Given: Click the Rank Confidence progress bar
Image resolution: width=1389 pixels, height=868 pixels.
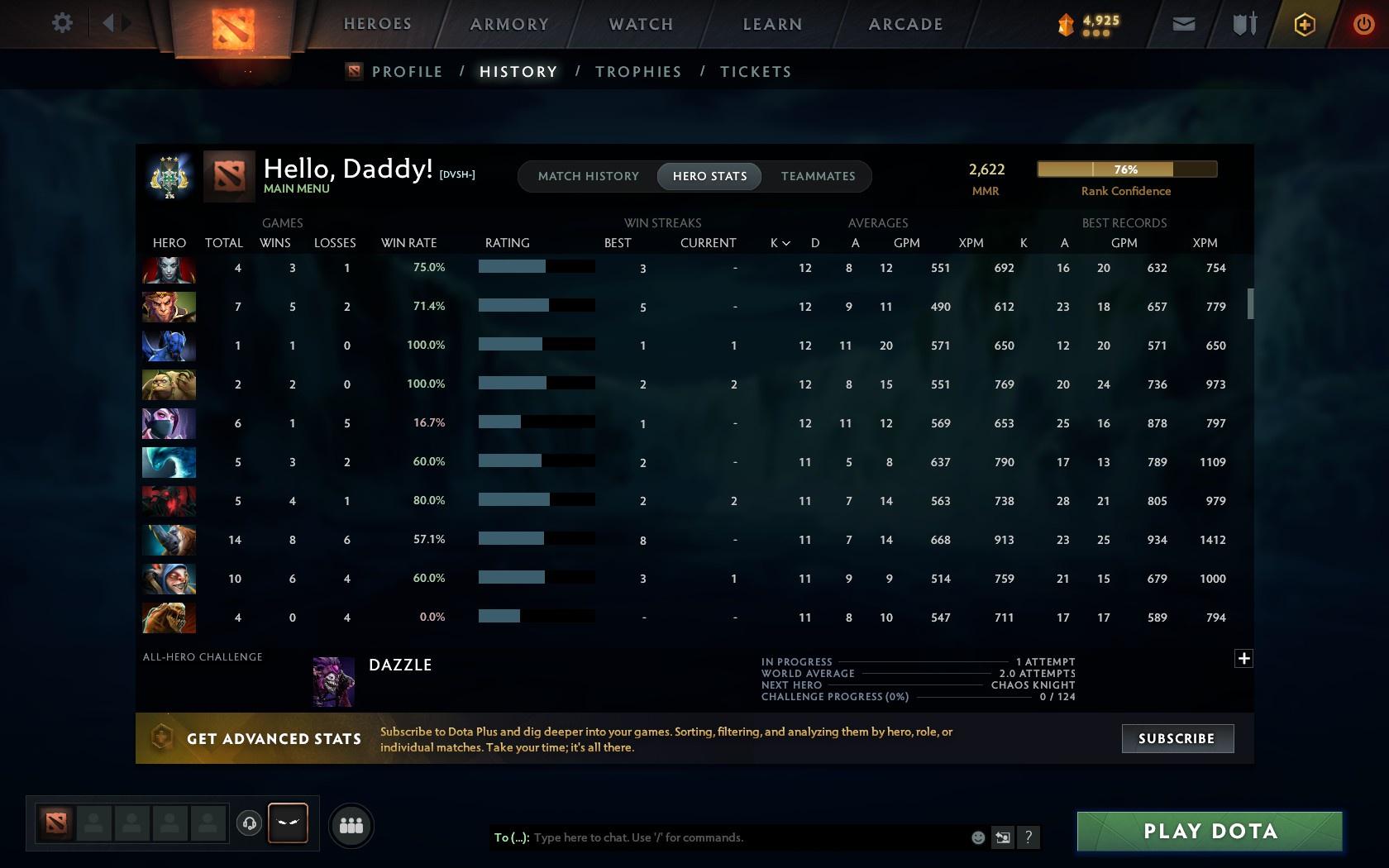Looking at the screenshot, I should pos(1126,169).
